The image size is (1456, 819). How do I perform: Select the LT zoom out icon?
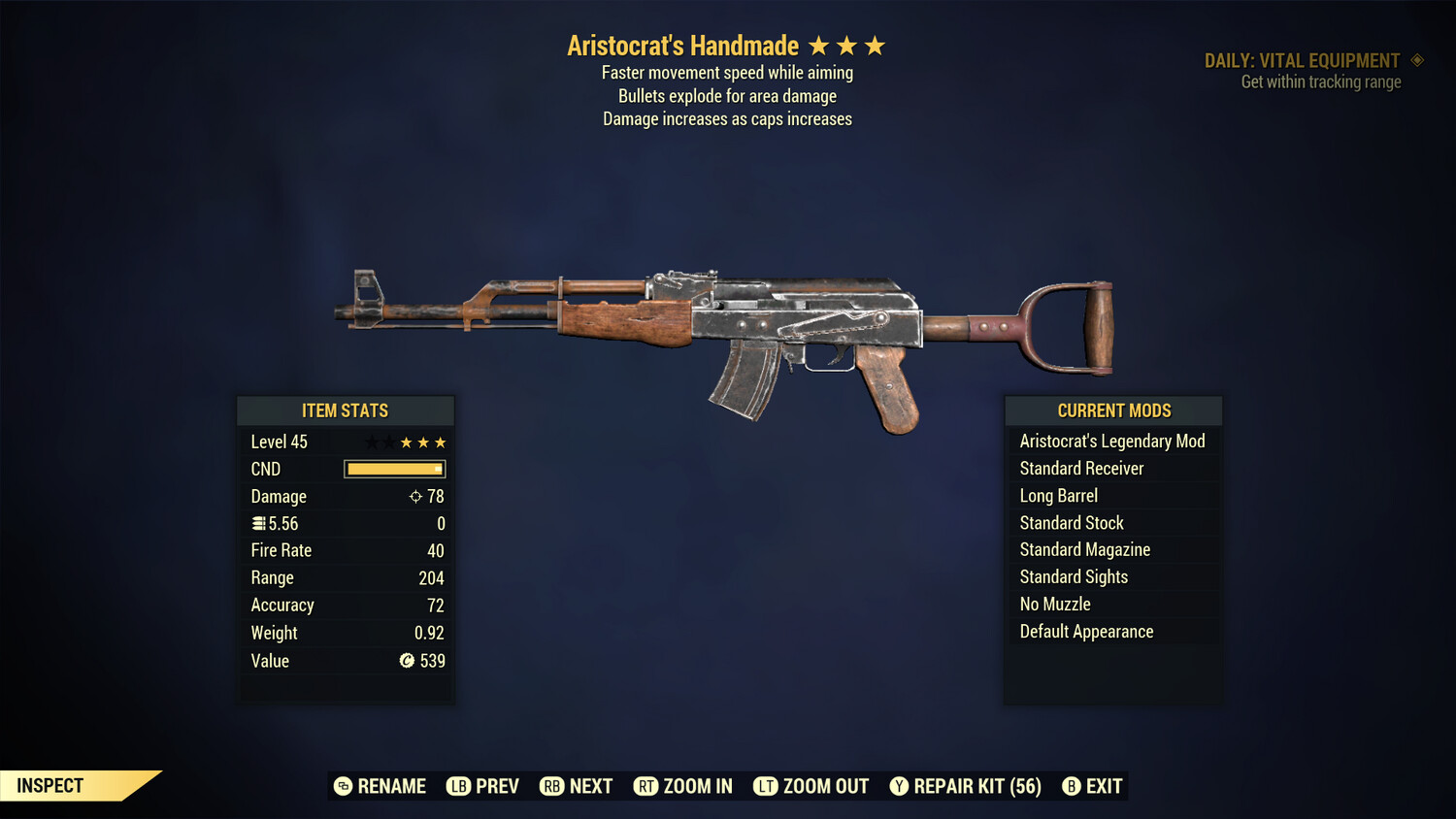(766, 786)
